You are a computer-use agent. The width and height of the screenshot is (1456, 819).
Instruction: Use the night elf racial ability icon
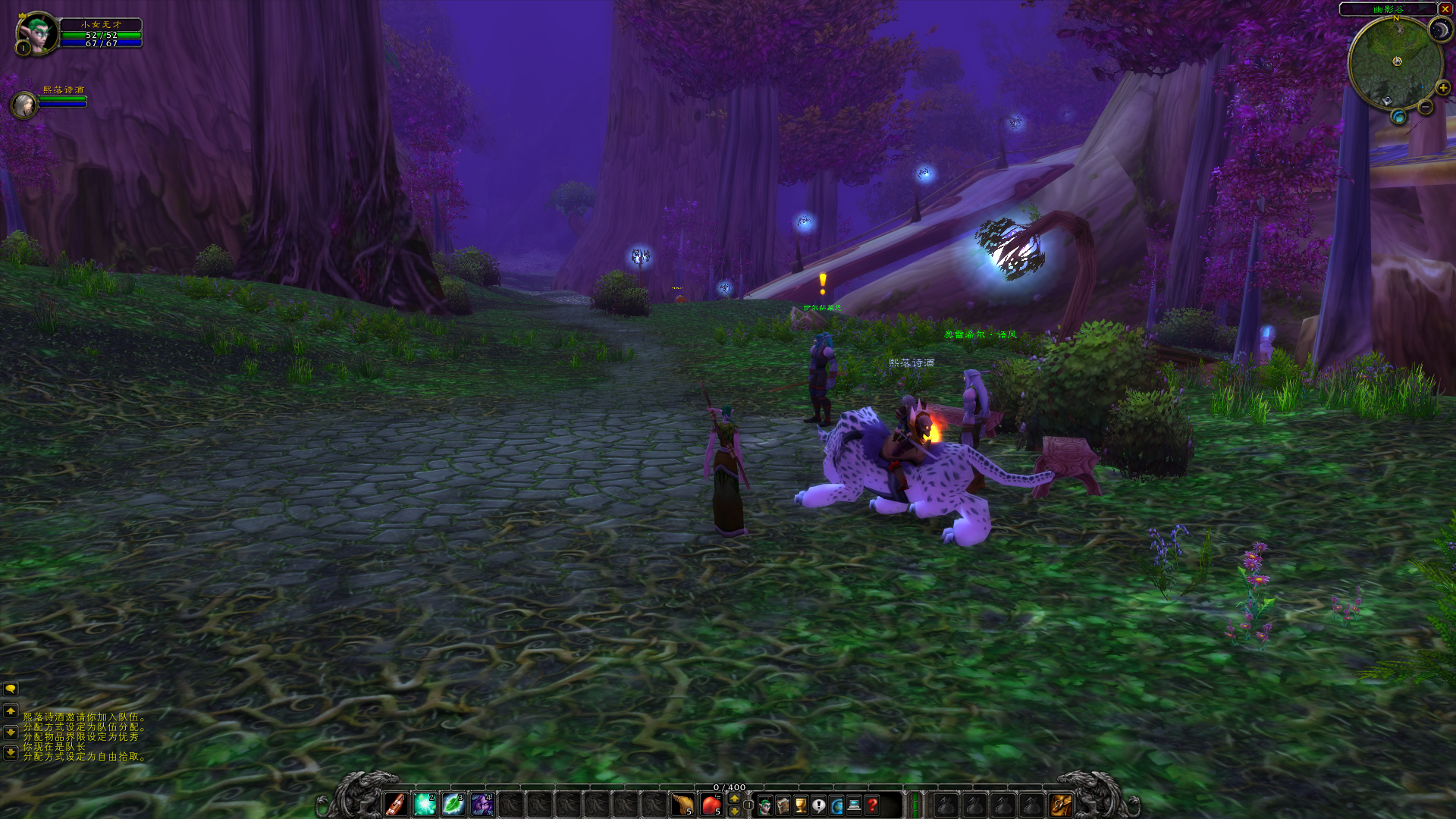(x=482, y=804)
